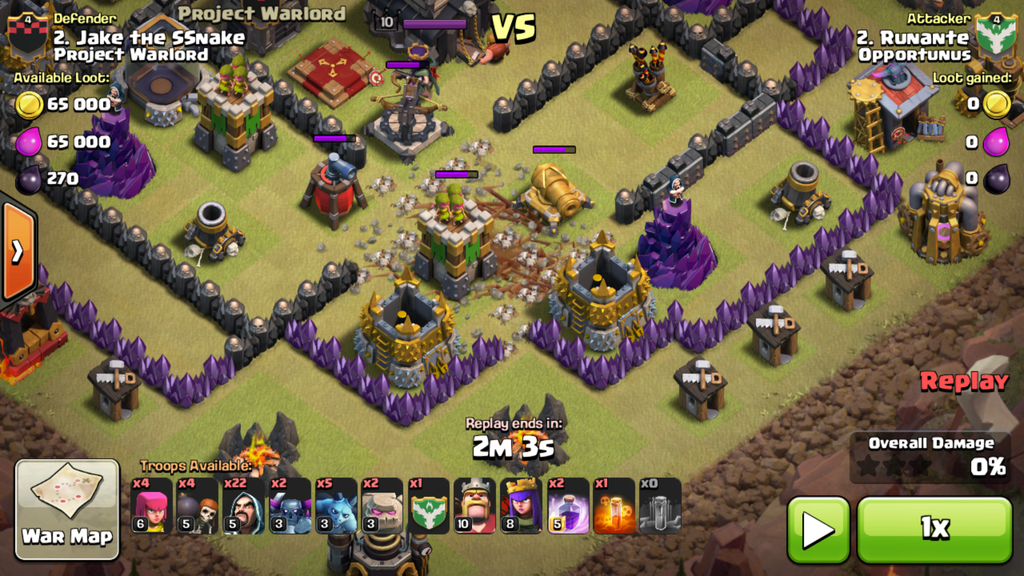Change the 1x replay speed
The image size is (1024, 576).
pyautogui.click(x=934, y=529)
